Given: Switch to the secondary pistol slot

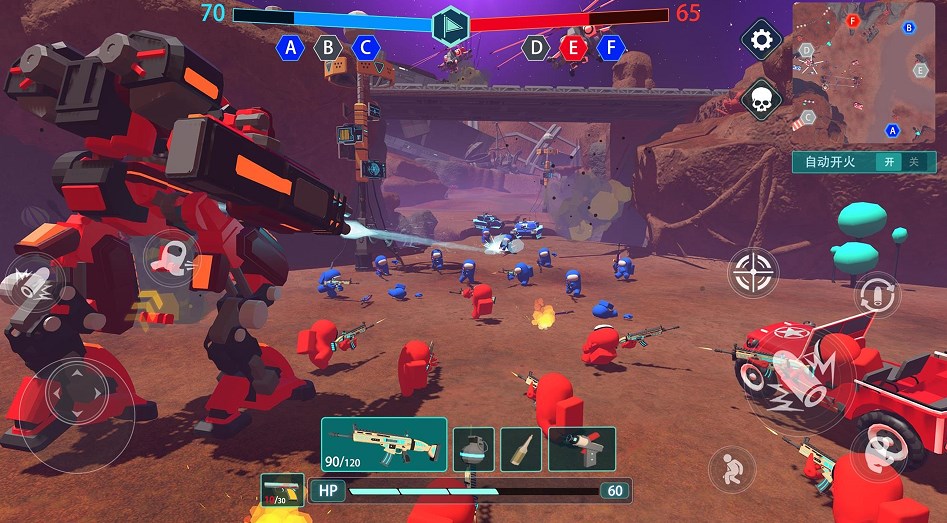Looking at the screenshot, I should pos(282,491).
